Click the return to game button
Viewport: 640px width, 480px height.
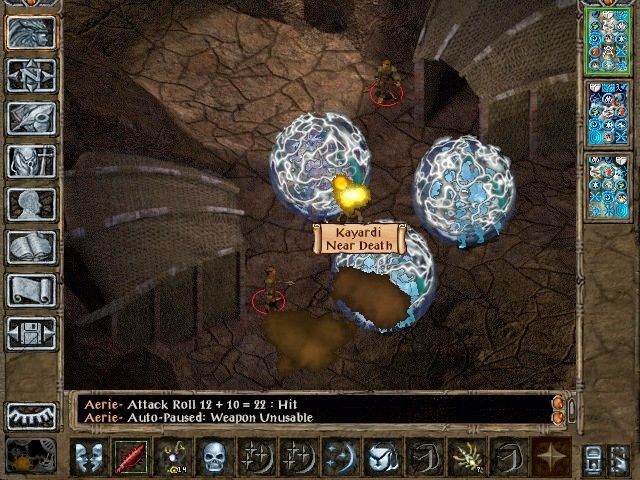31,32
